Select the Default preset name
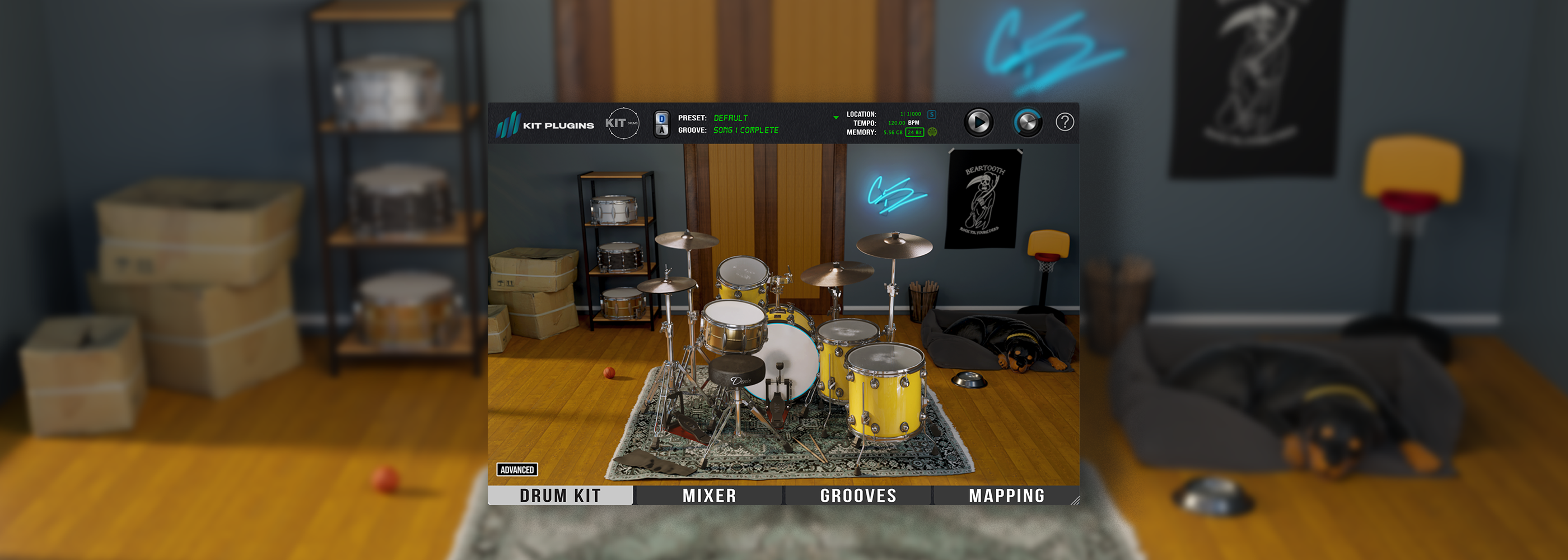 coord(730,118)
